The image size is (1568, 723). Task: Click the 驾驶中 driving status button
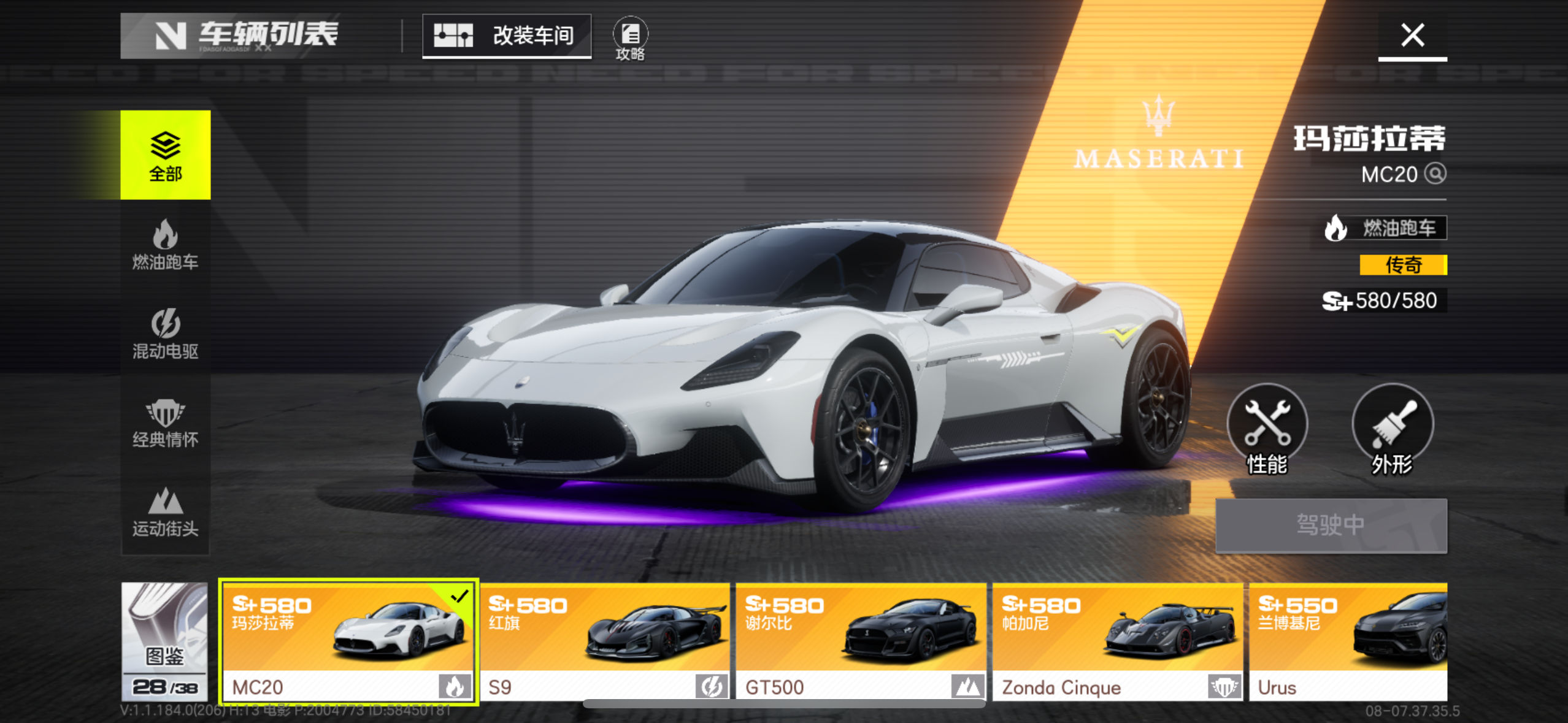(1331, 526)
